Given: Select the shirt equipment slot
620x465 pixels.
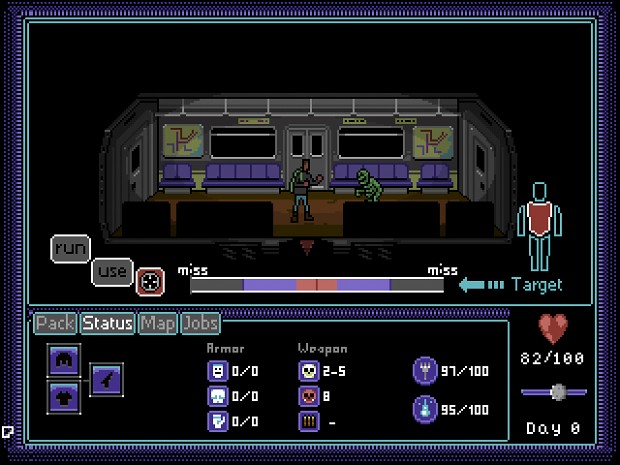Looking at the screenshot, I should tap(63, 395).
